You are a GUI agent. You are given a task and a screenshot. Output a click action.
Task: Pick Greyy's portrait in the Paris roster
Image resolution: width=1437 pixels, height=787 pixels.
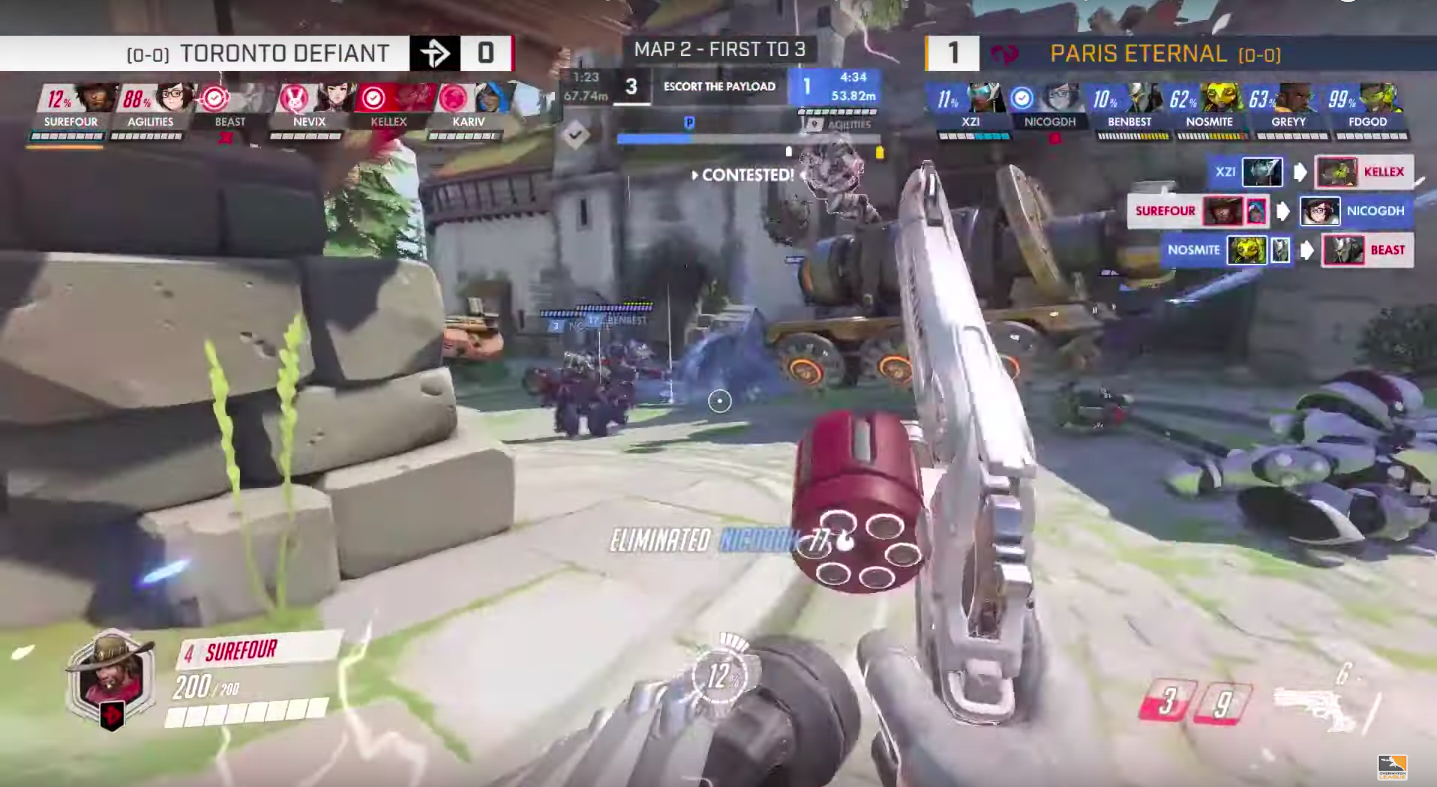pyautogui.click(x=1294, y=99)
